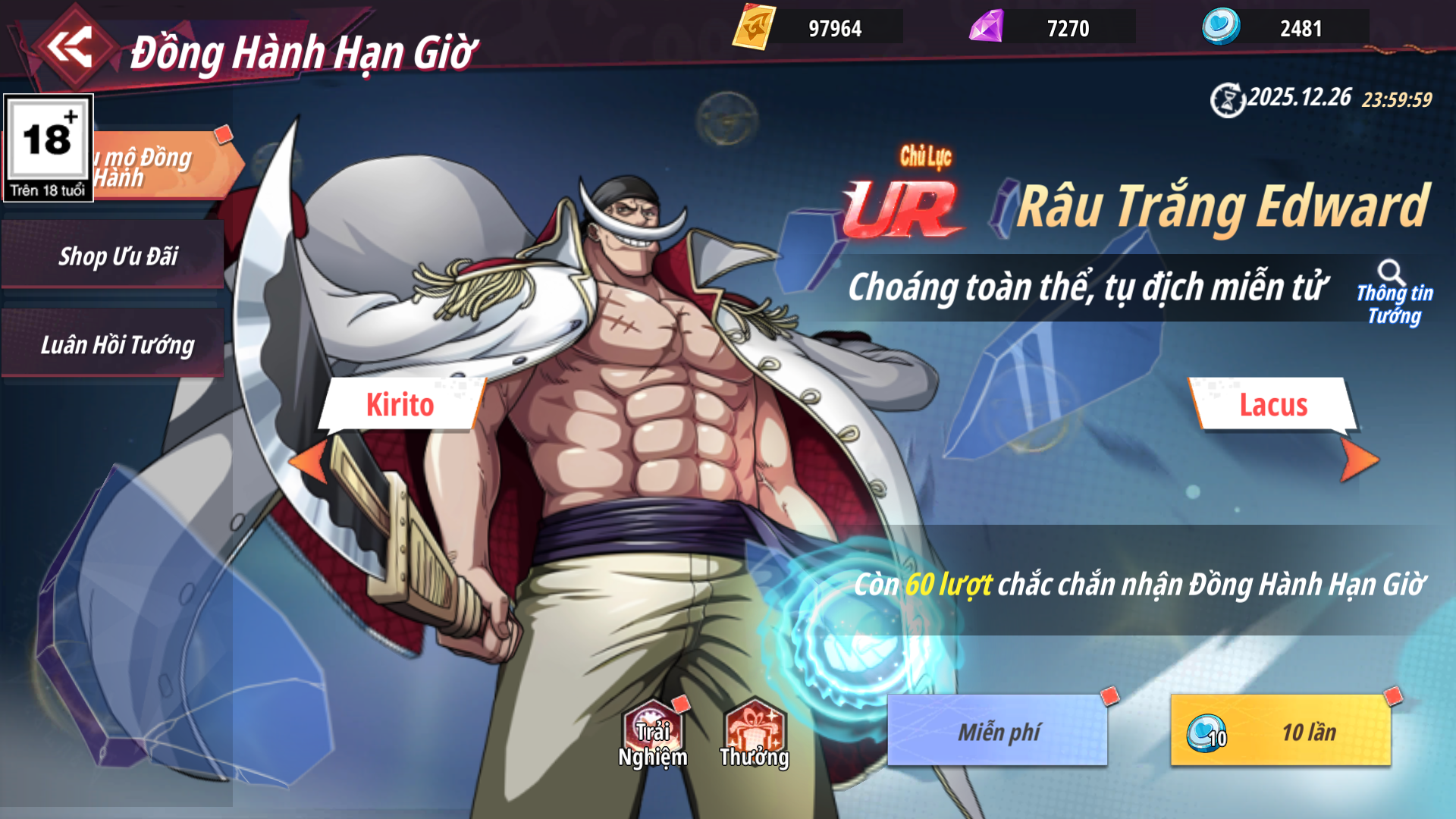Select the Lacus name banner

click(1272, 404)
